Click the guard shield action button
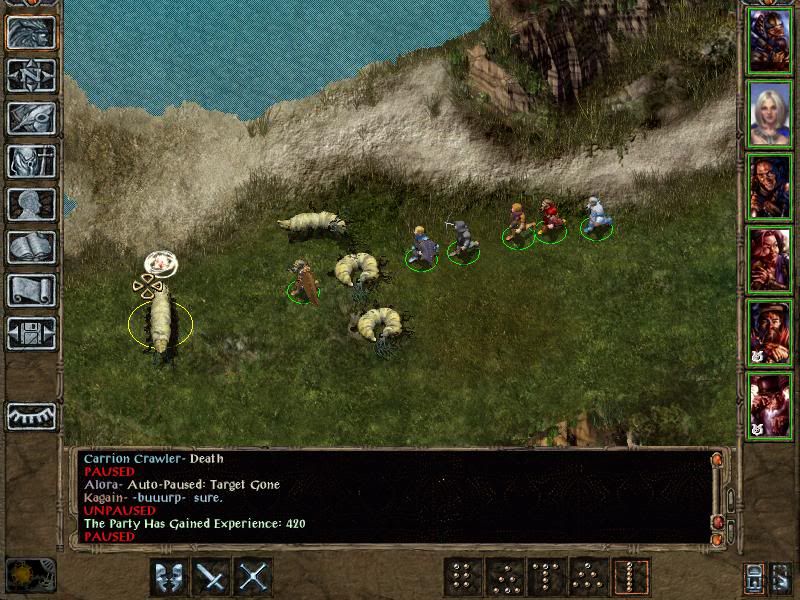 click(x=169, y=576)
